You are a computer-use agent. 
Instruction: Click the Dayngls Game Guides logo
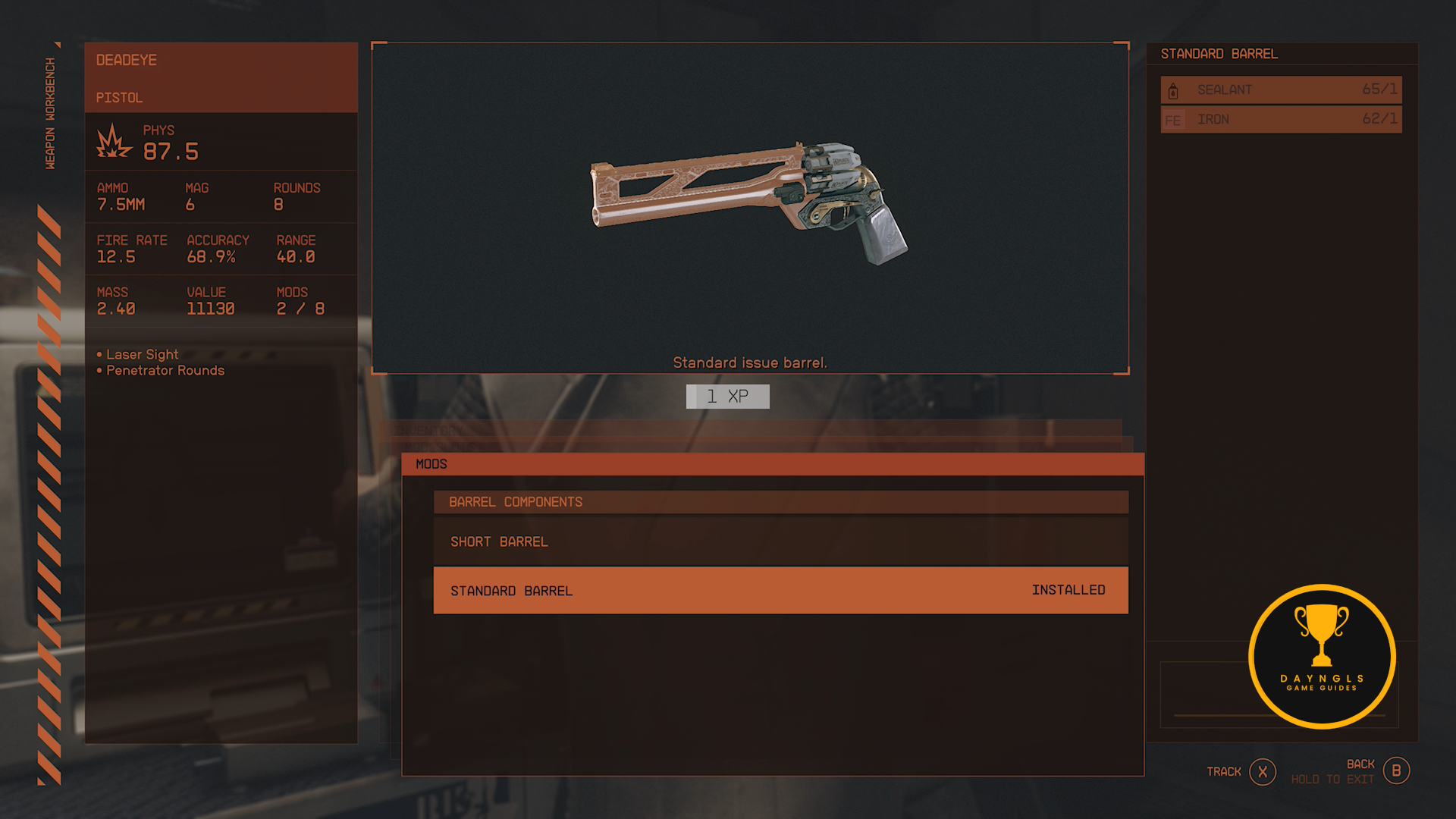point(1322,657)
